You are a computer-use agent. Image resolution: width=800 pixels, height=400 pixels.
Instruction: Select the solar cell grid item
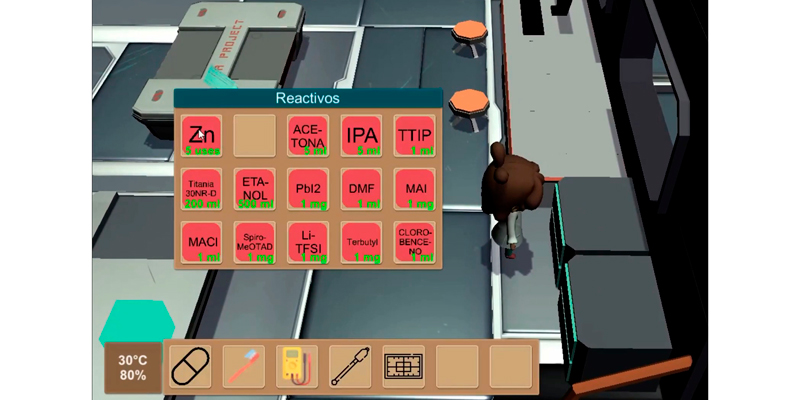tap(403, 367)
